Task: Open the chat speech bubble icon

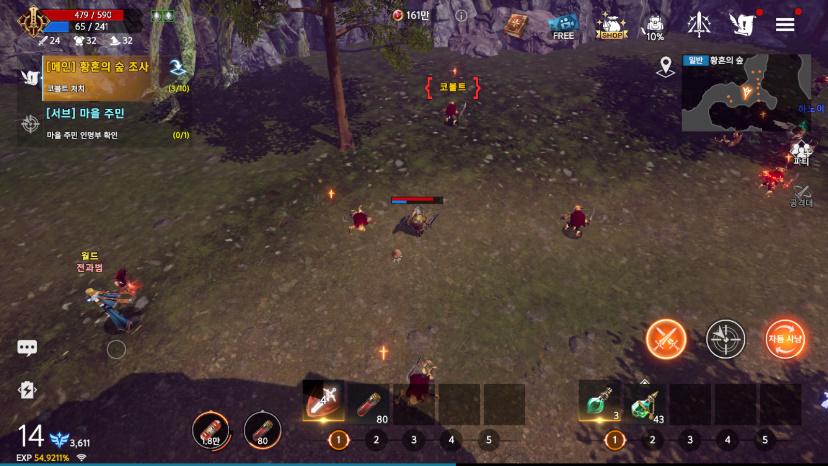Action: click(x=27, y=348)
